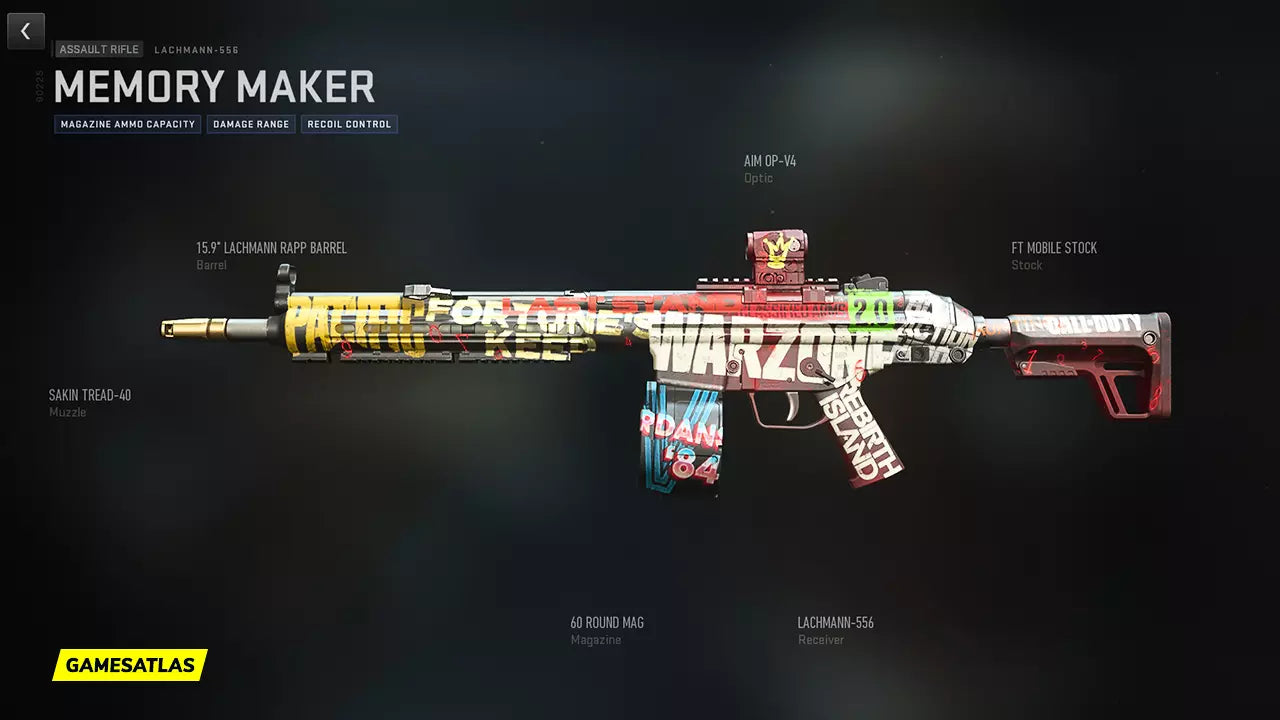Viewport: 1280px width, 720px height.
Task: Click the GamesAtlas watermark logo
Action: pos(130,665)
